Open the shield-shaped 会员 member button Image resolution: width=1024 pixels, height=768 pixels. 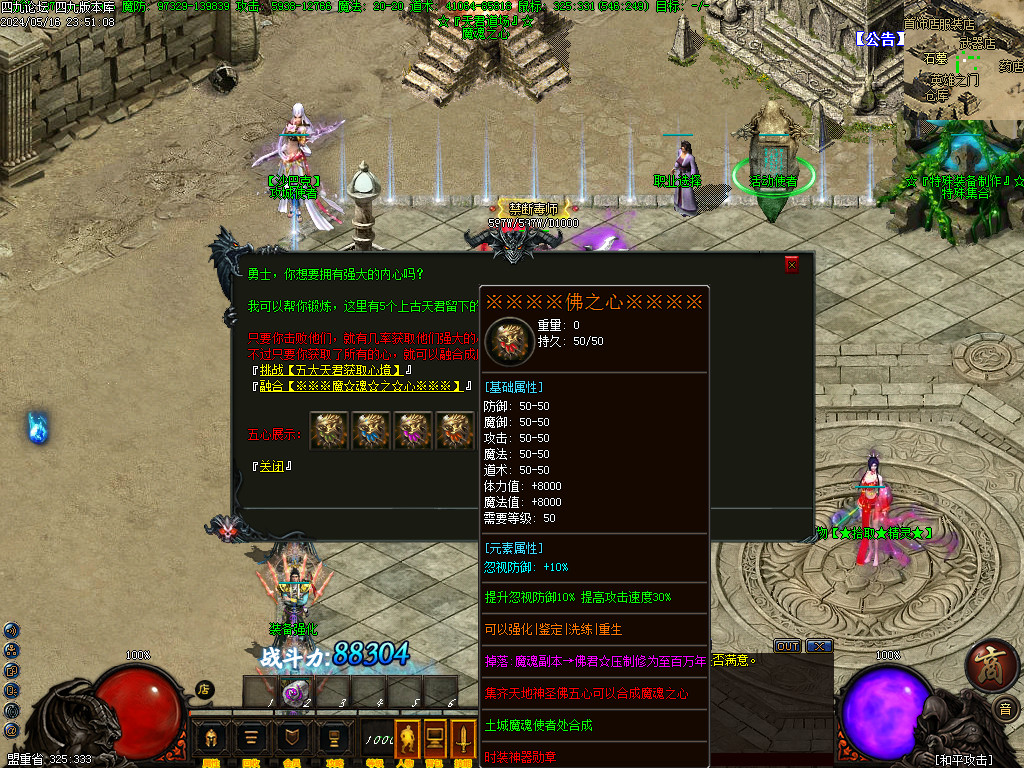pyautogui.click(x=292, y=738)
